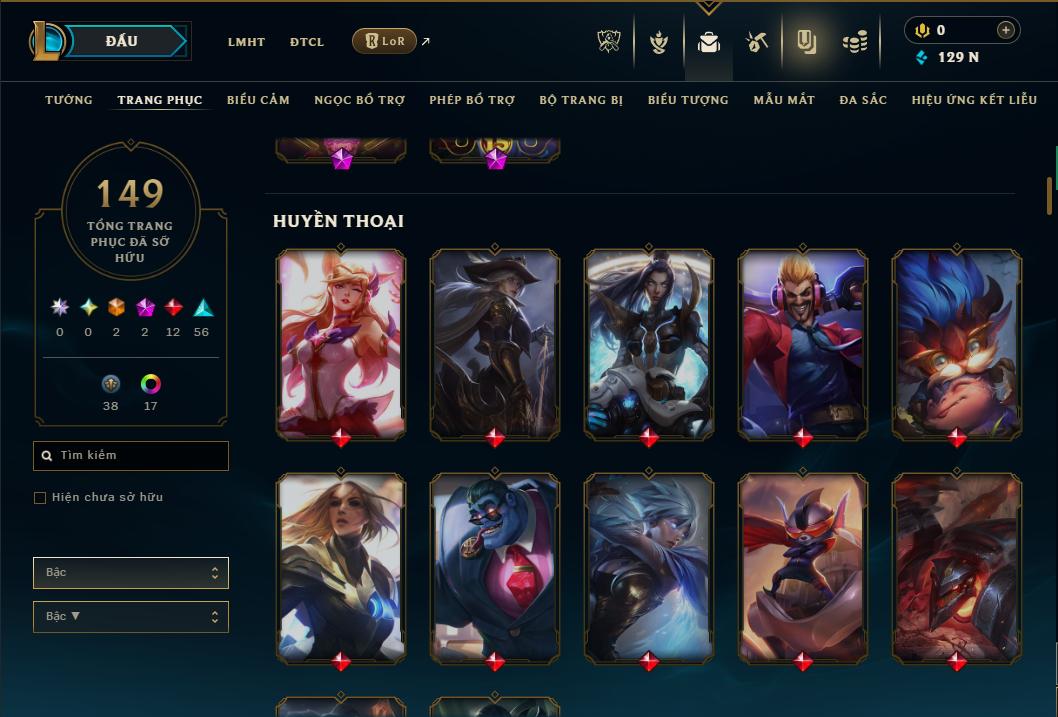1058x717 pixels.
Task: Switch to the ĐTCL game mode
Action: 307,42
